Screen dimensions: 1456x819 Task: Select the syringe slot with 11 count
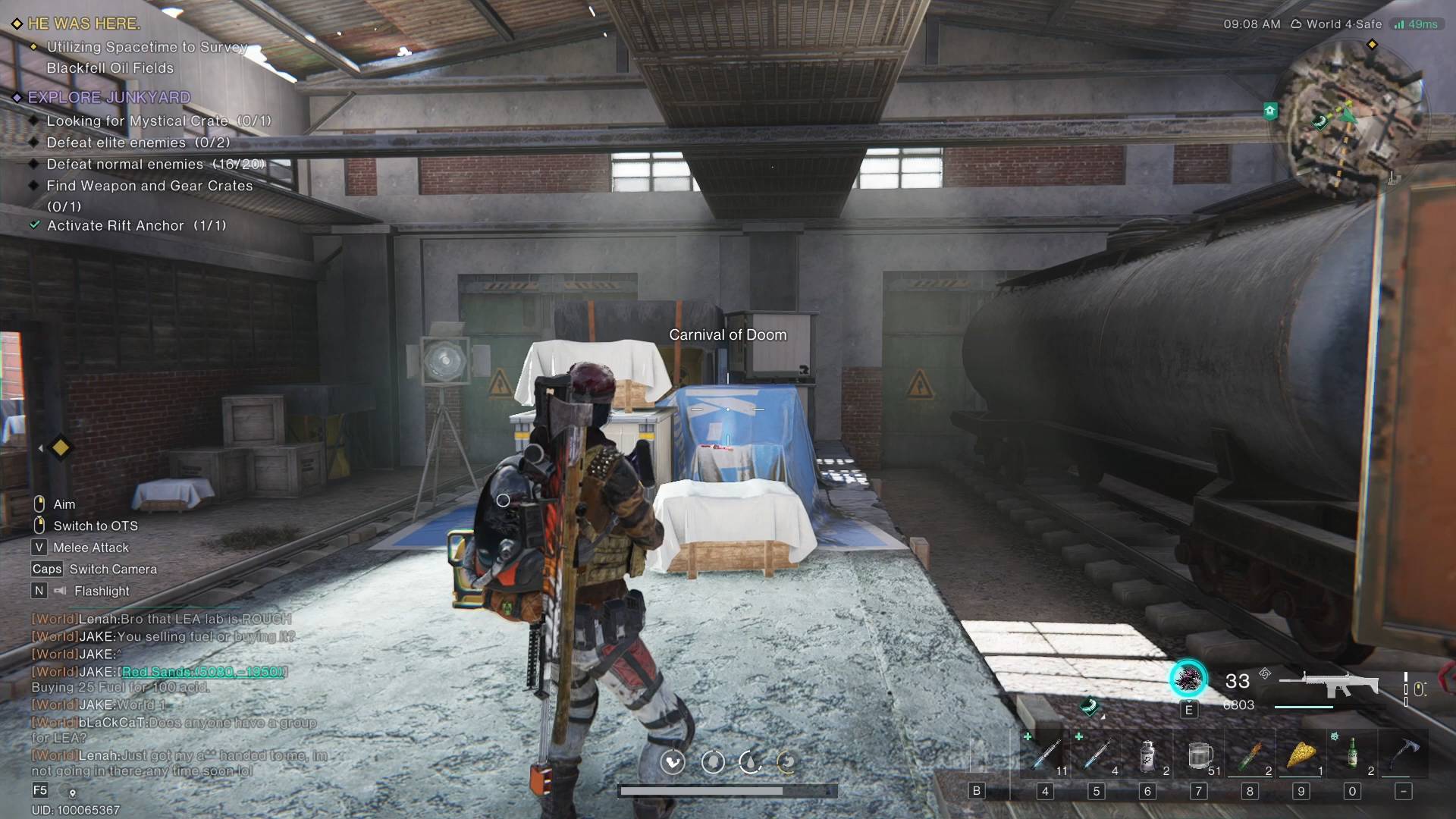click(1046, 755)
